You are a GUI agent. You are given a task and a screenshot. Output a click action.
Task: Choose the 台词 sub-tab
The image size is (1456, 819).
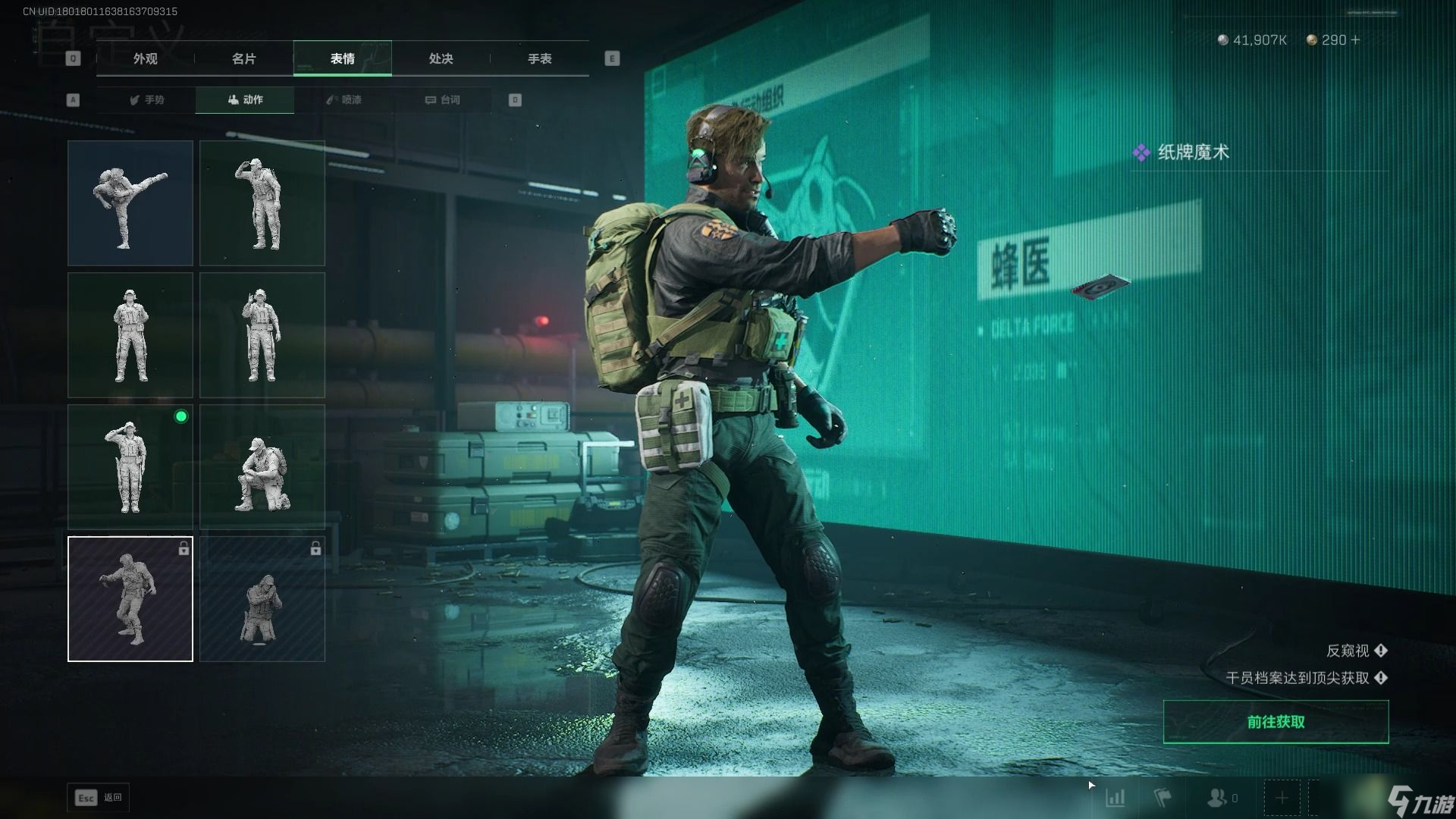tap(442, 99)
